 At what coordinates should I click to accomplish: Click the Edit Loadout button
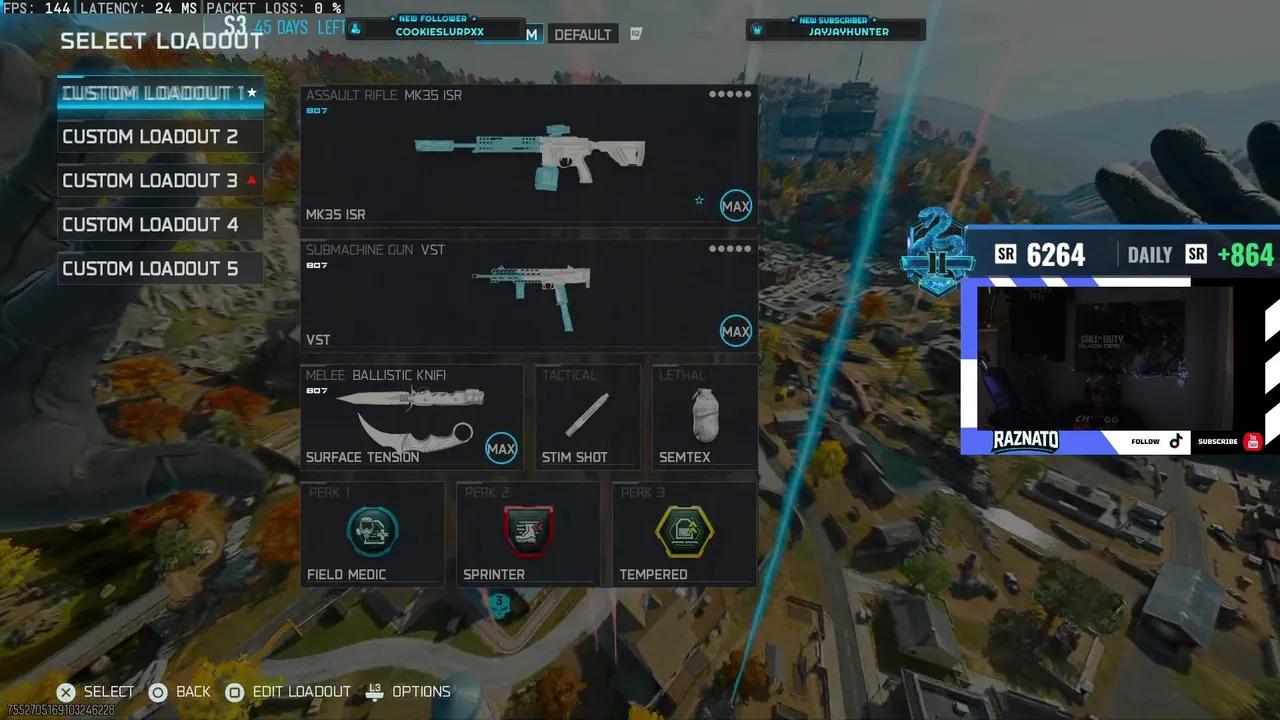(x=290, y=691)
